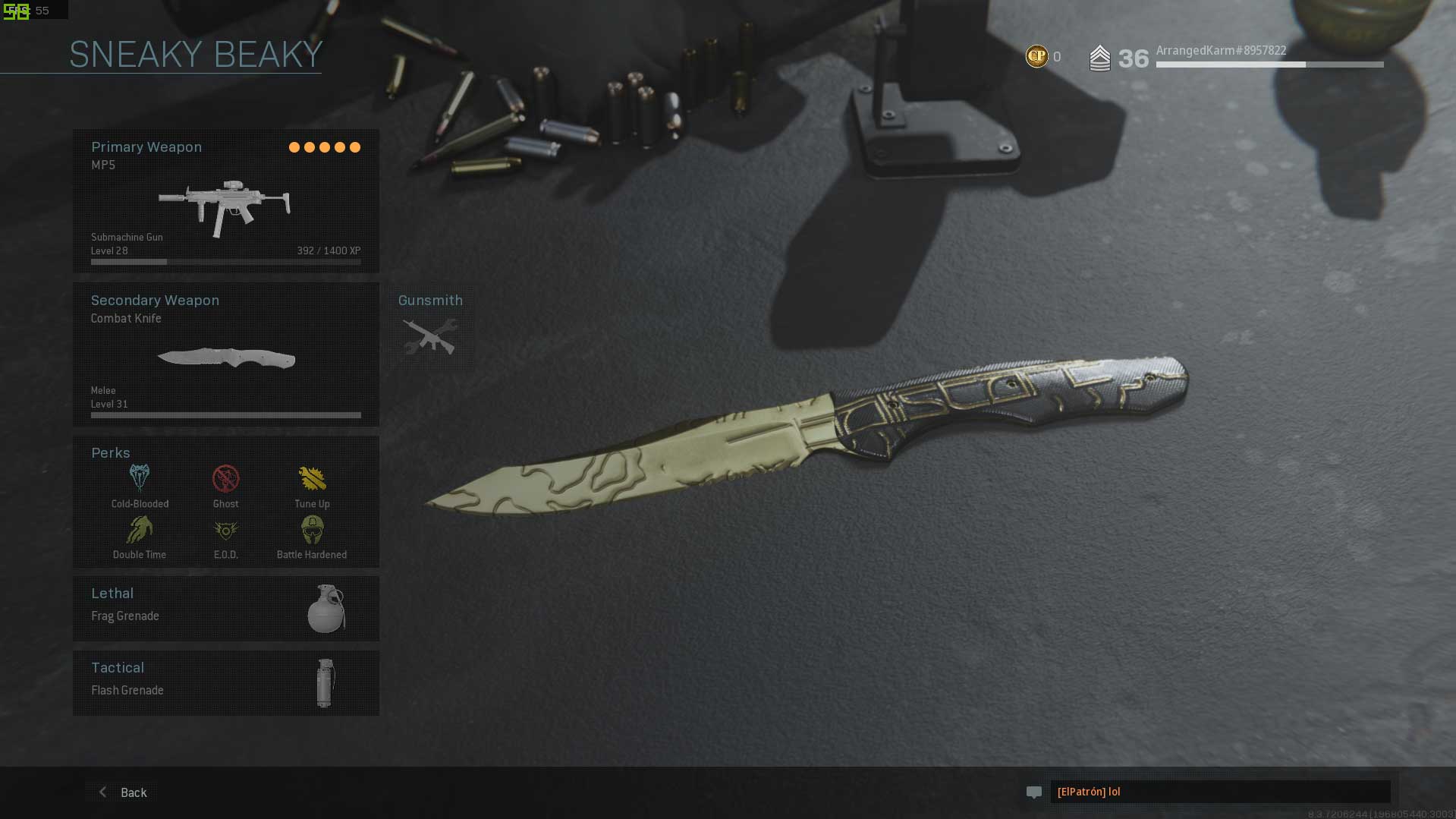Click the Back chevron arrow
1456x819 pixels.
tap(102, 792)
